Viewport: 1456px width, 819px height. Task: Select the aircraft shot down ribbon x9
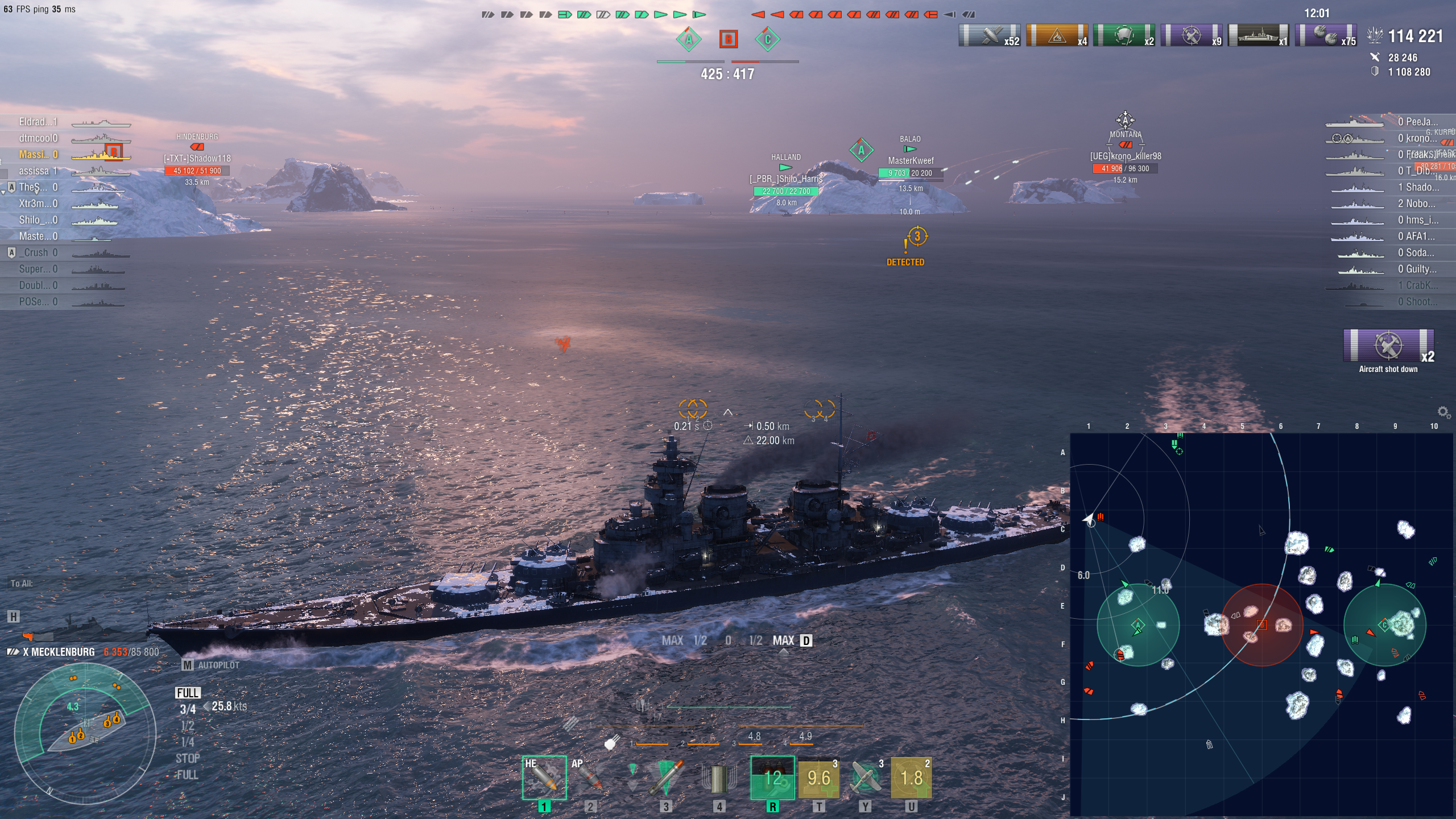pos(1191,35)
